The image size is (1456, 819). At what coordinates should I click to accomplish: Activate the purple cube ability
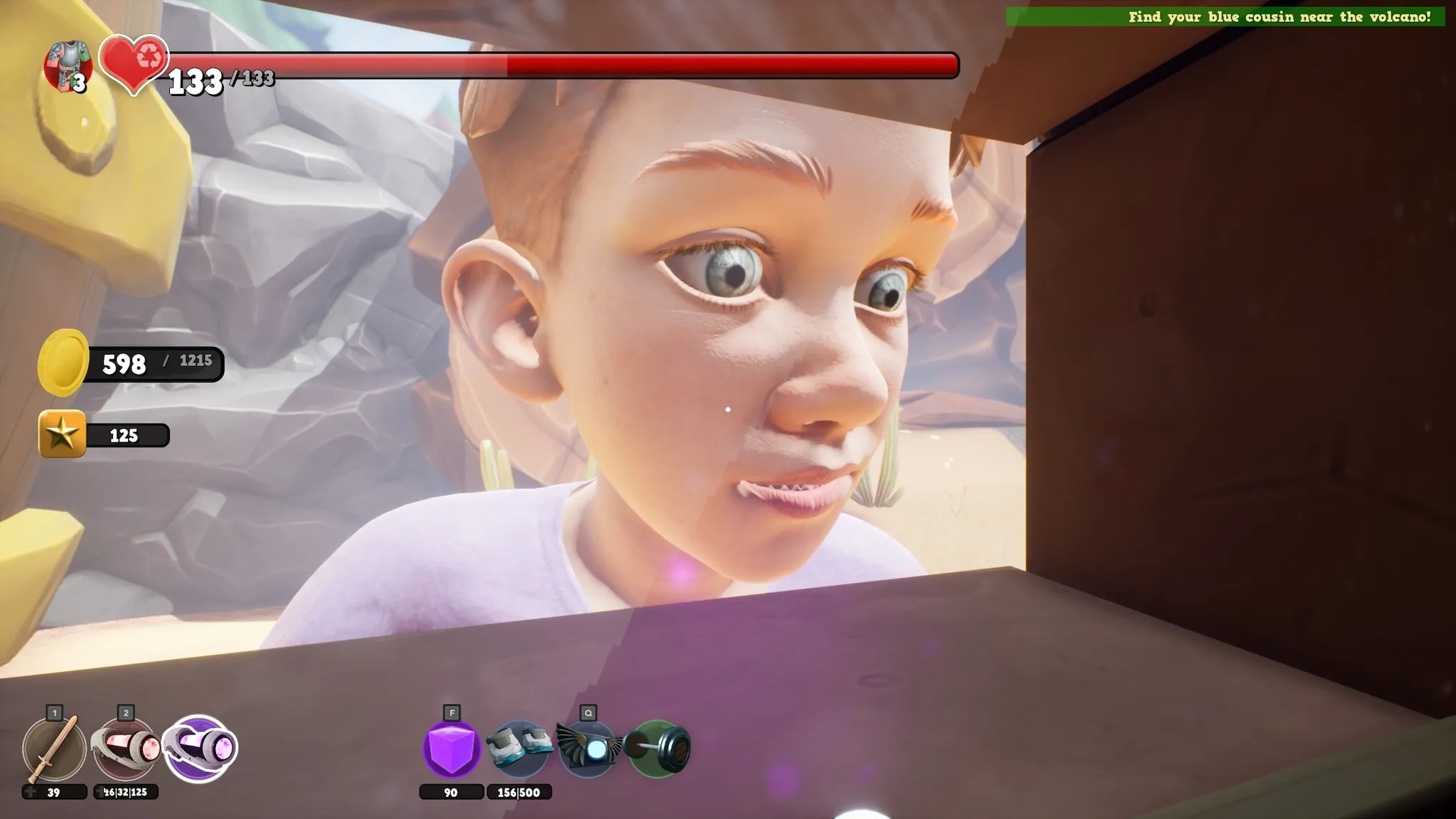(451, 749)
